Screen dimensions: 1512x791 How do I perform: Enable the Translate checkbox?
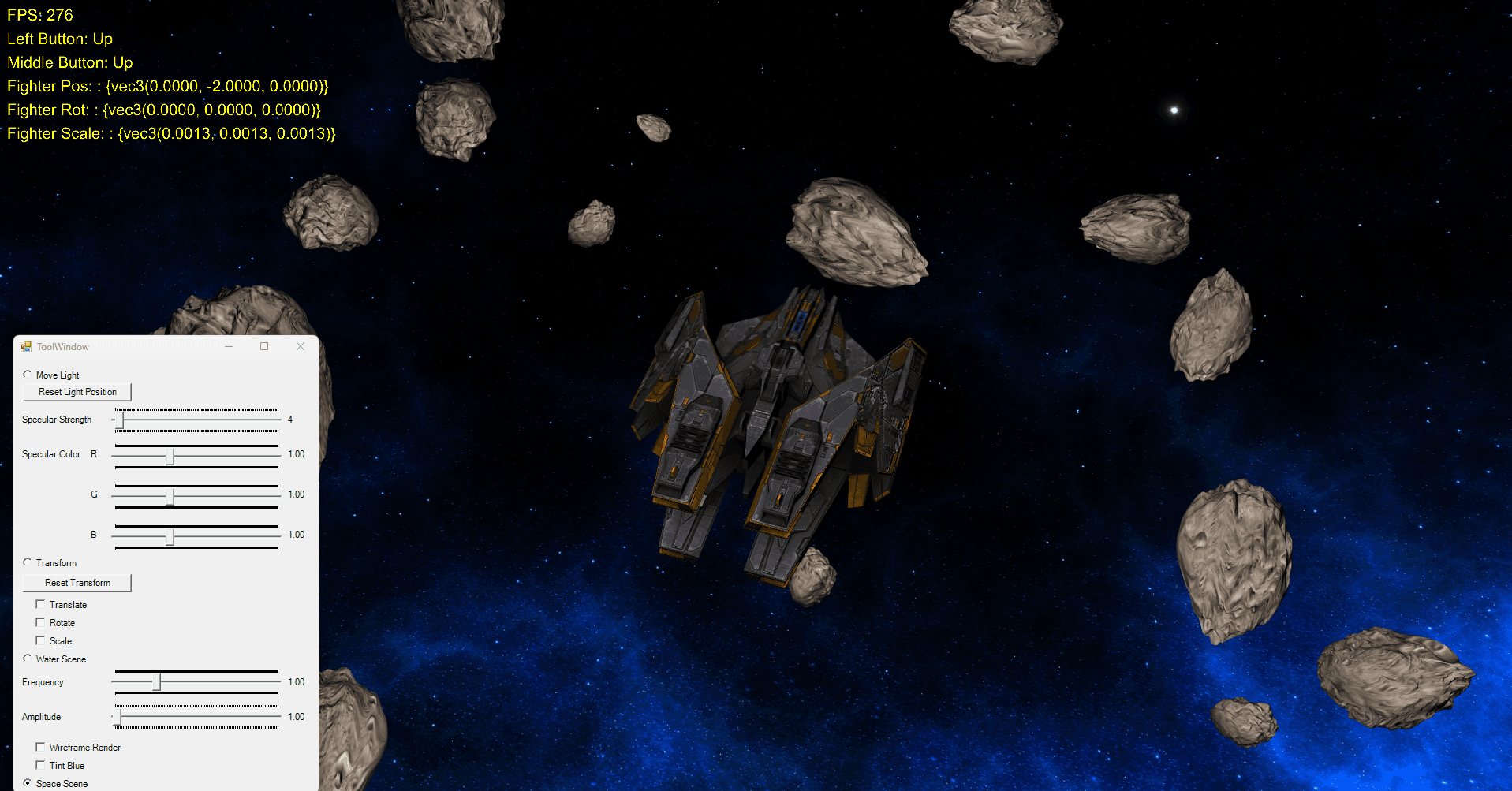40,603
